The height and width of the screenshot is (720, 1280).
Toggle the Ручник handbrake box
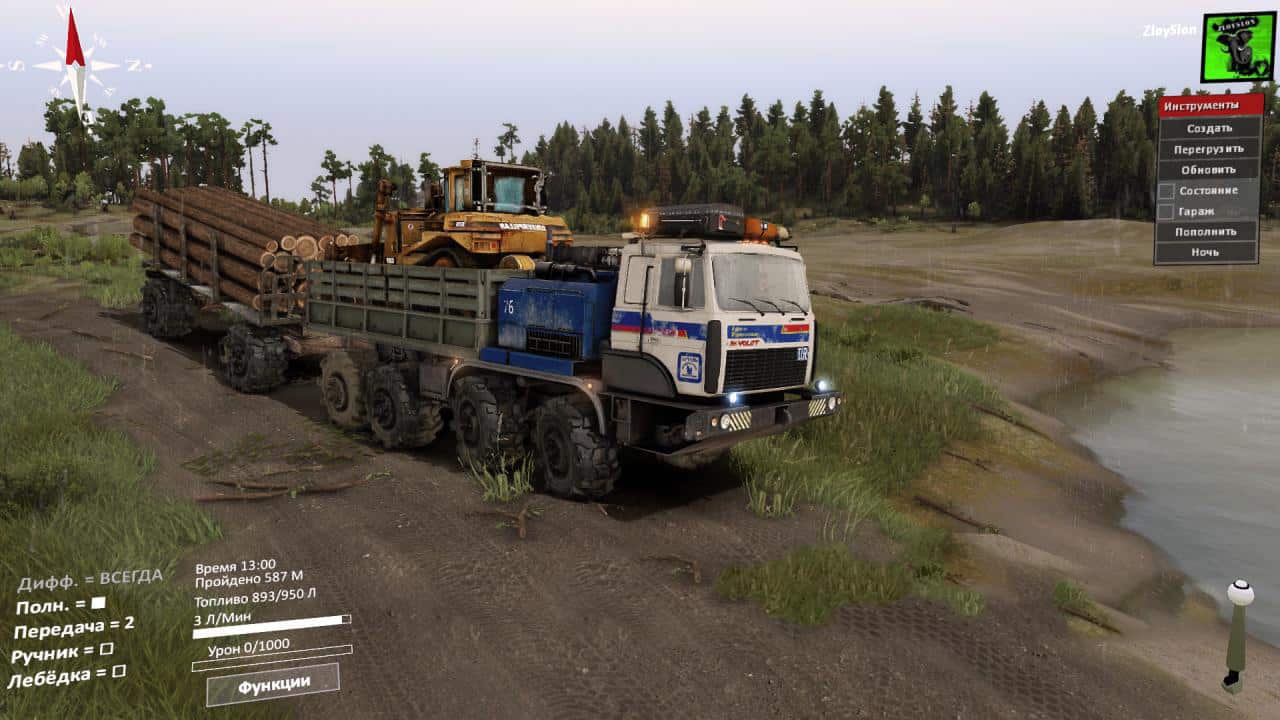106,649
